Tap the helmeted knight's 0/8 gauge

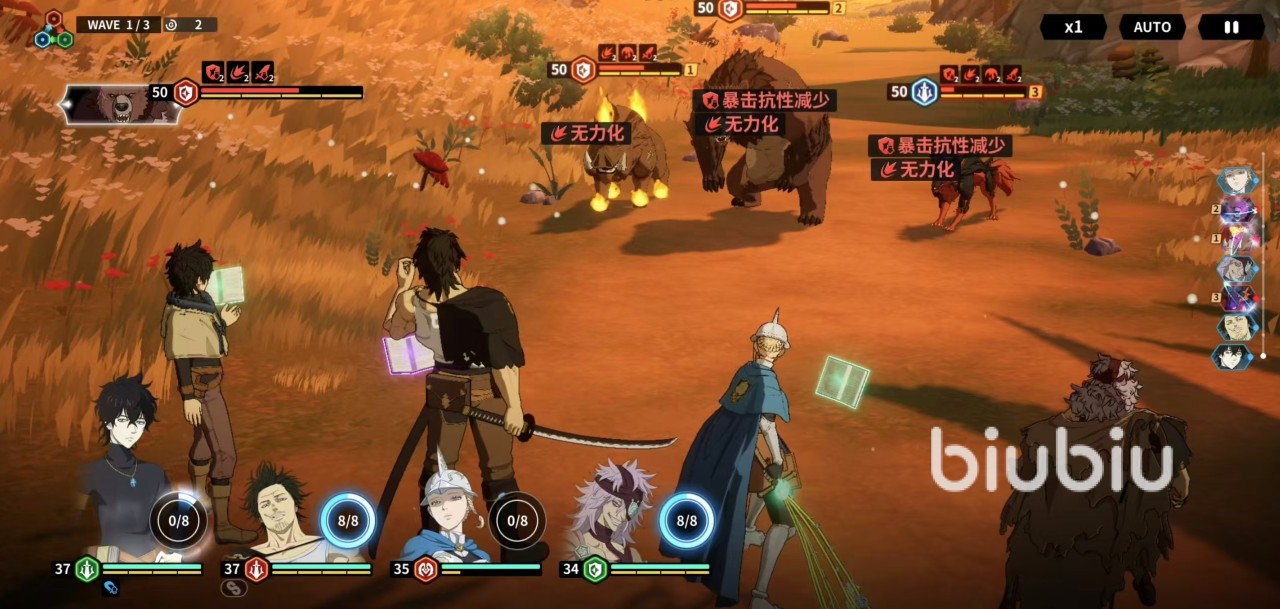(517, 521)
